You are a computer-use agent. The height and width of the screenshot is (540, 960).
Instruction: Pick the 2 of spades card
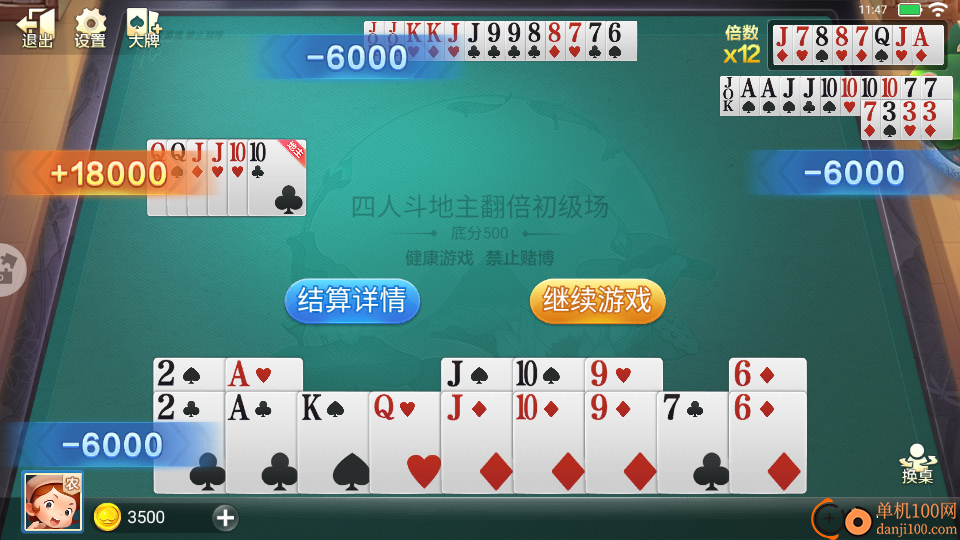[x=188, y=374]
